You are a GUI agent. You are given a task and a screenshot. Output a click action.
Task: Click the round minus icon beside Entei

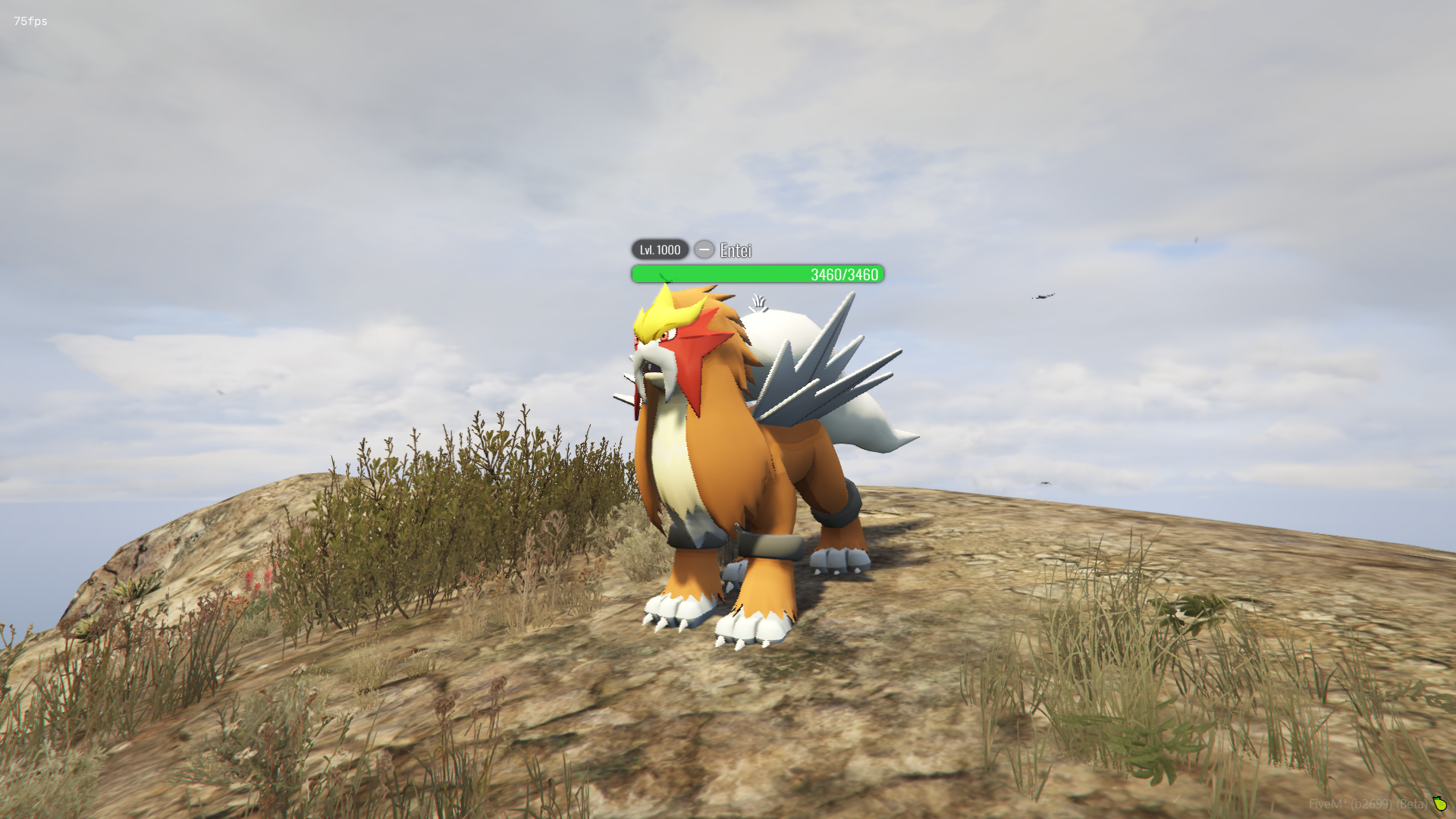pyautogui.click(x=704, y=249)
